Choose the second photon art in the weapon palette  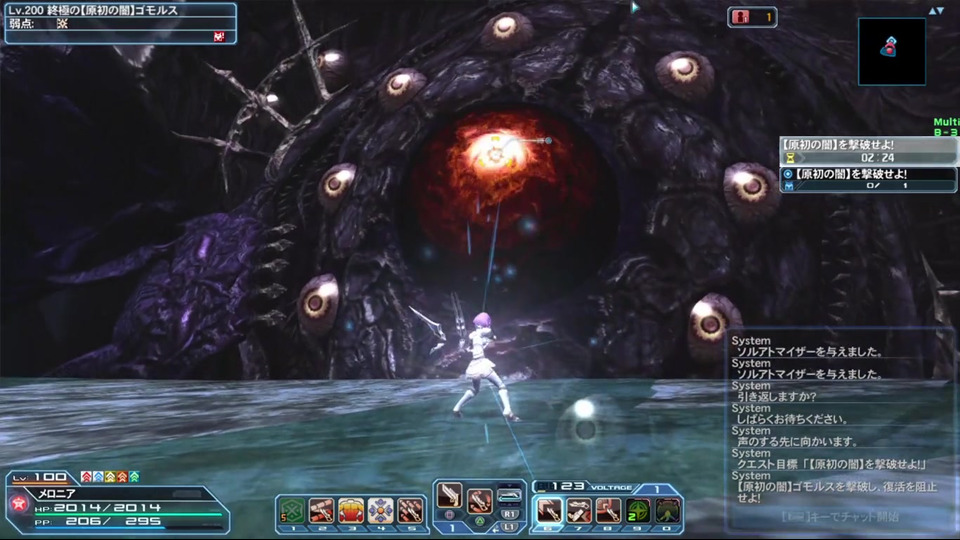pos(480,497)
